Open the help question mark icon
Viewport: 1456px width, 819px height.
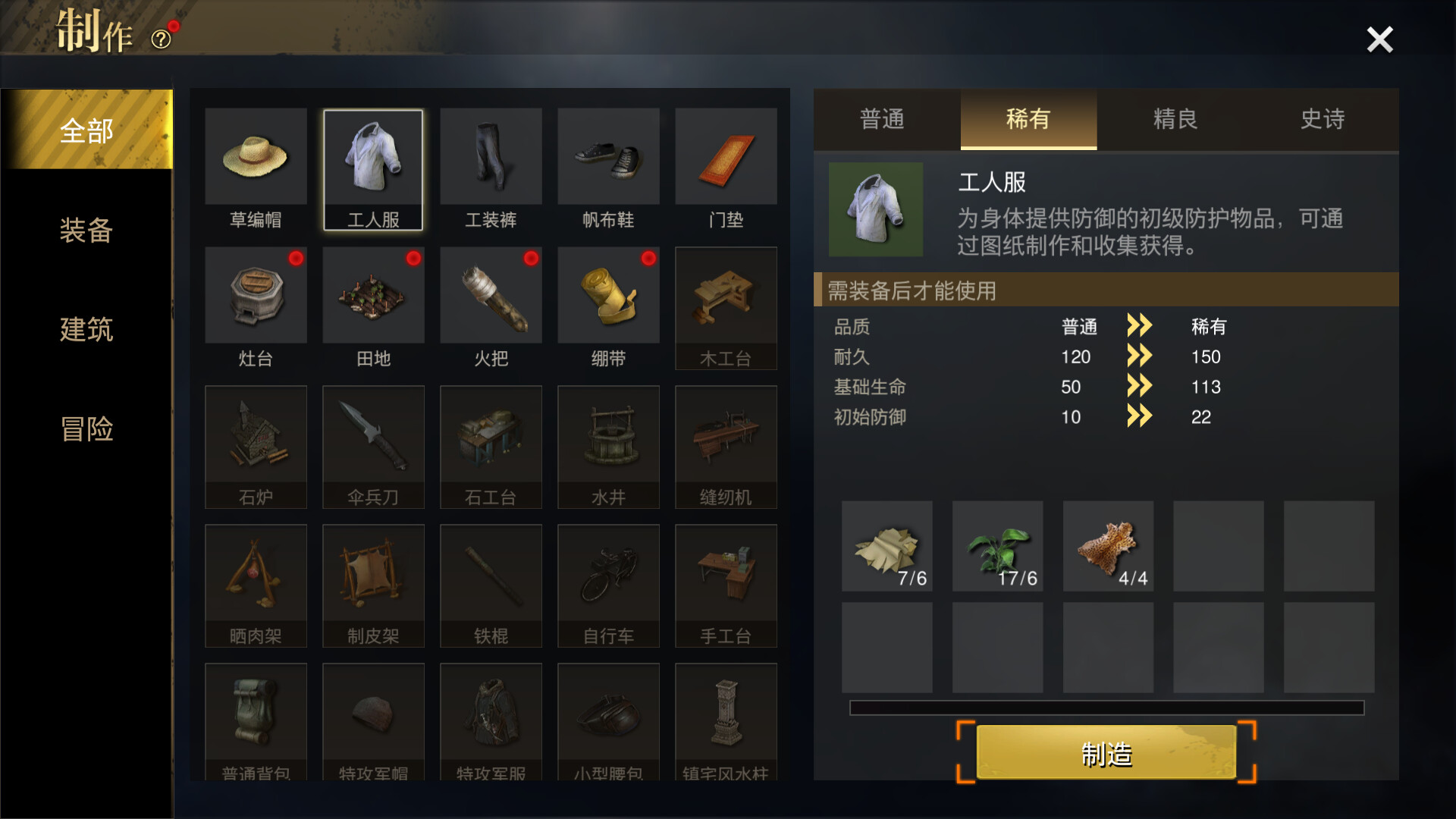click(159, 38)
